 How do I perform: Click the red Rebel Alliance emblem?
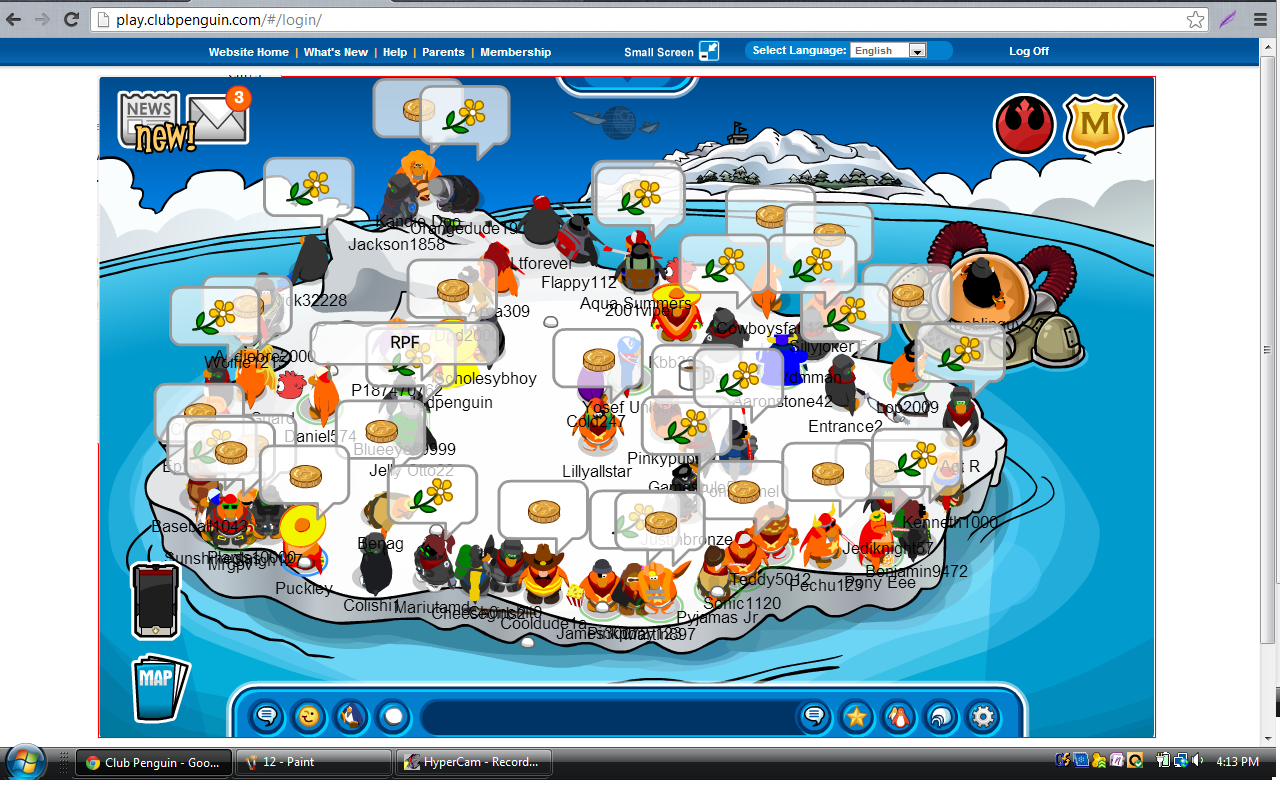tap(1024, 124)
